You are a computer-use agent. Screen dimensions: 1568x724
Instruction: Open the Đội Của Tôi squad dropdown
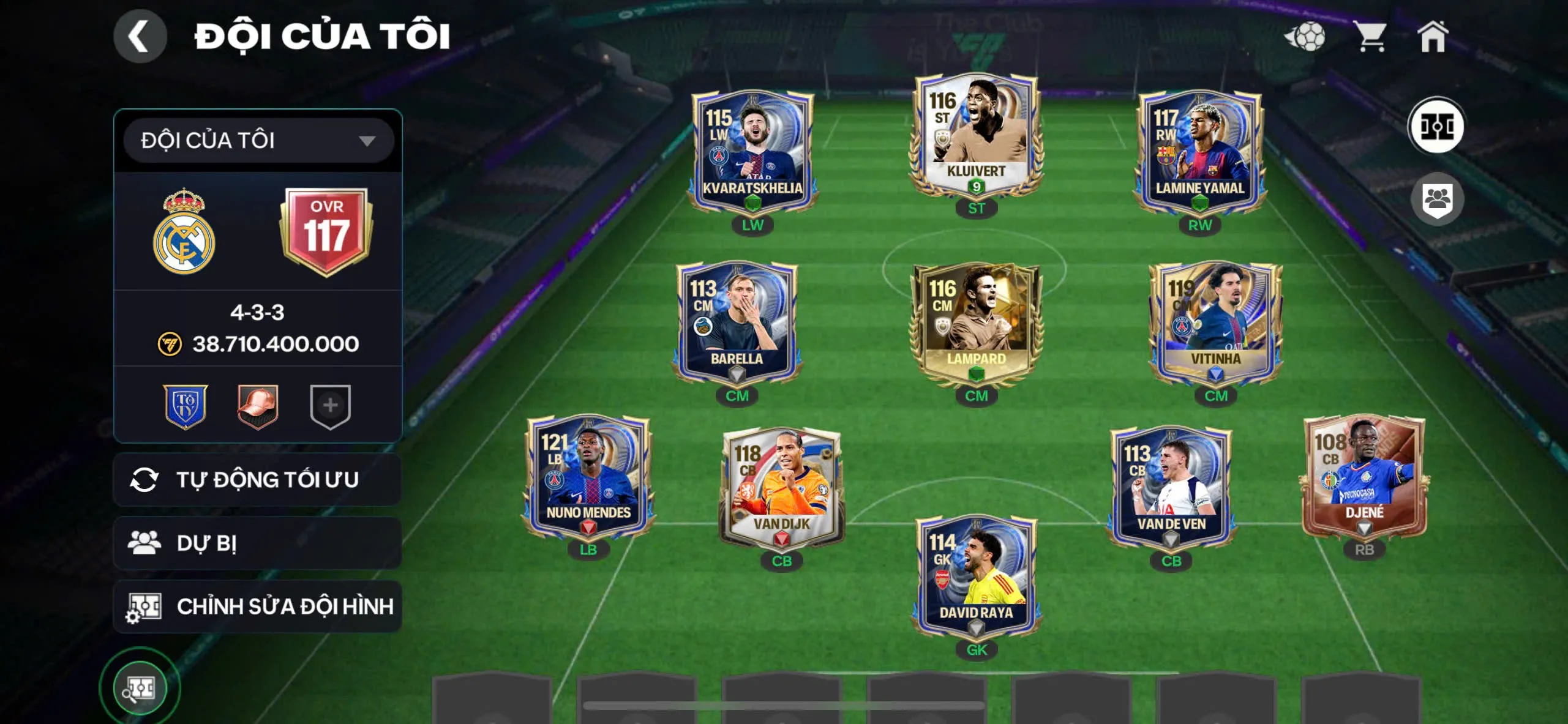(x=258, y=141)
